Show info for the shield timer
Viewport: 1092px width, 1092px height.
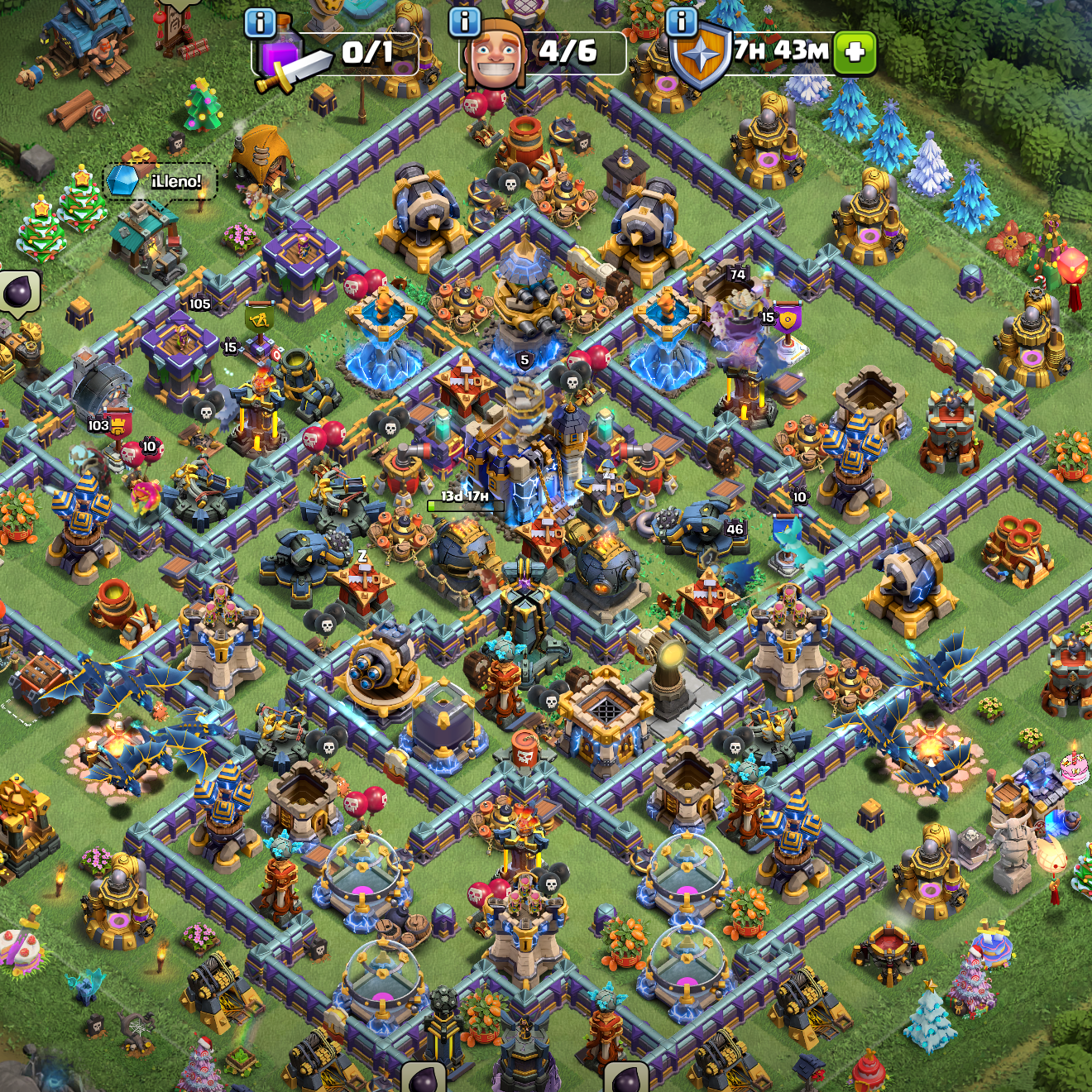coord(682,22)
